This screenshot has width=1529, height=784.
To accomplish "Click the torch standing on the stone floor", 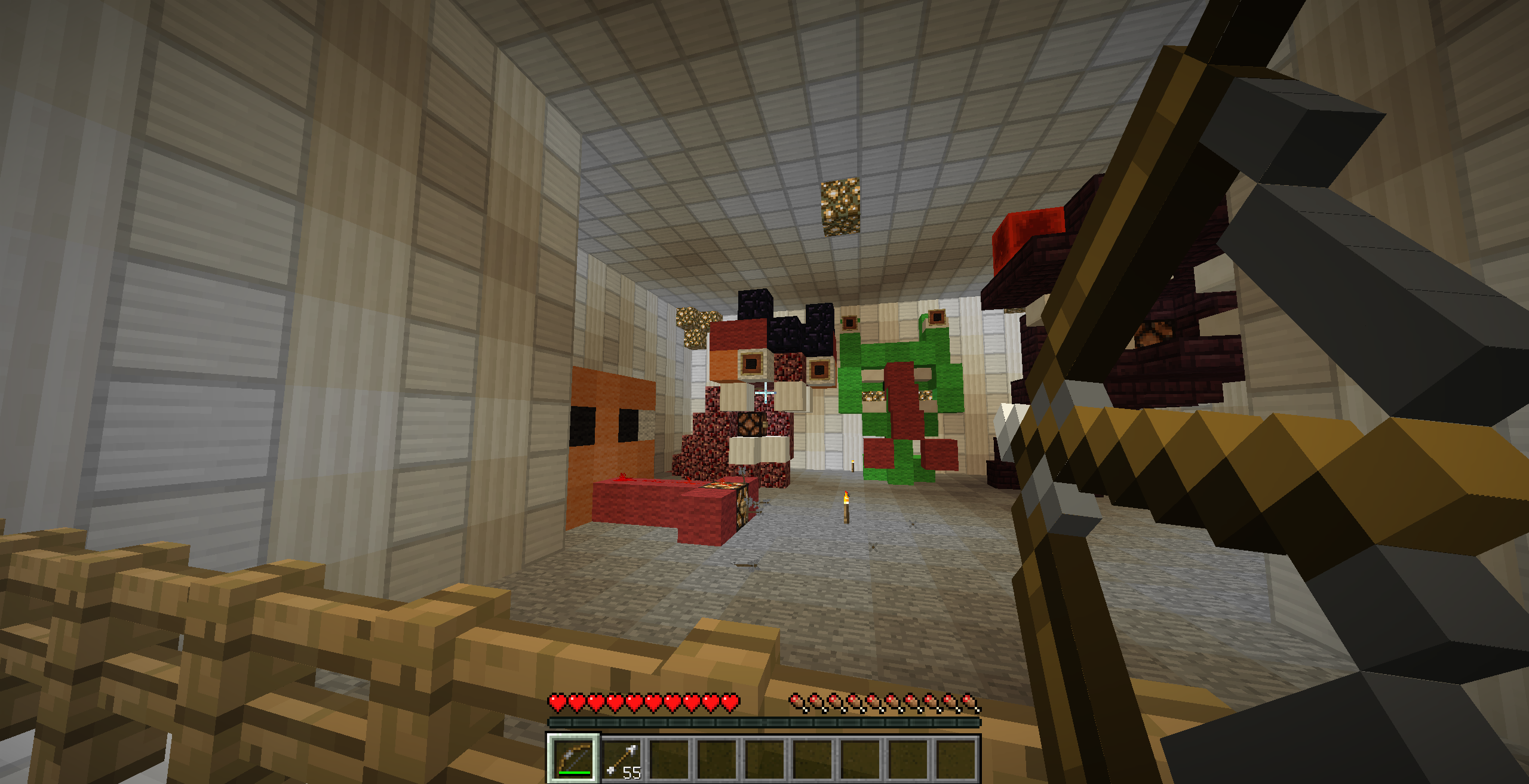I will pyautogui.click(x=847, y=508).
